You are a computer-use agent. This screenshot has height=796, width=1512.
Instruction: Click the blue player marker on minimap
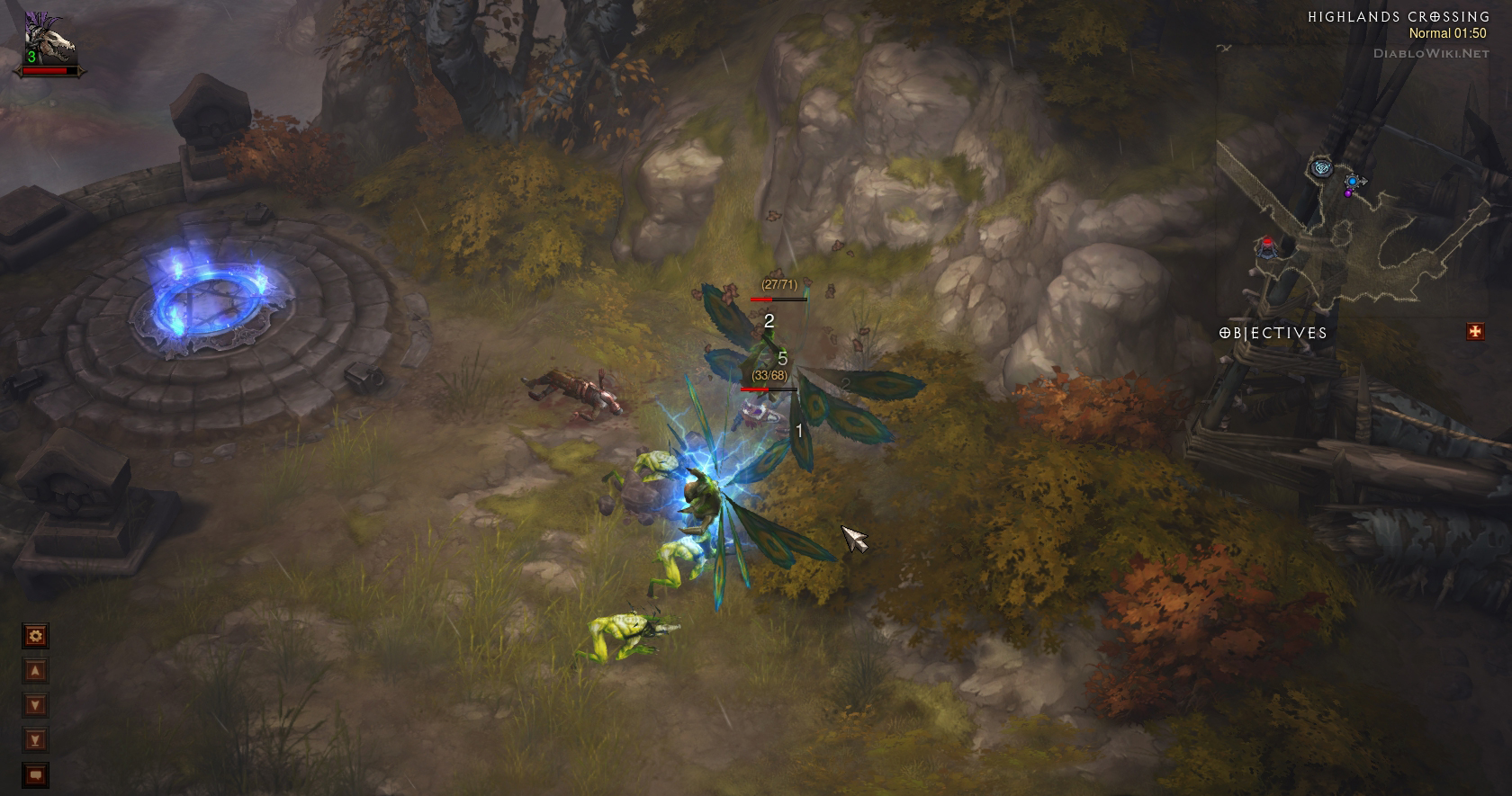click(x=1352, y=182)
